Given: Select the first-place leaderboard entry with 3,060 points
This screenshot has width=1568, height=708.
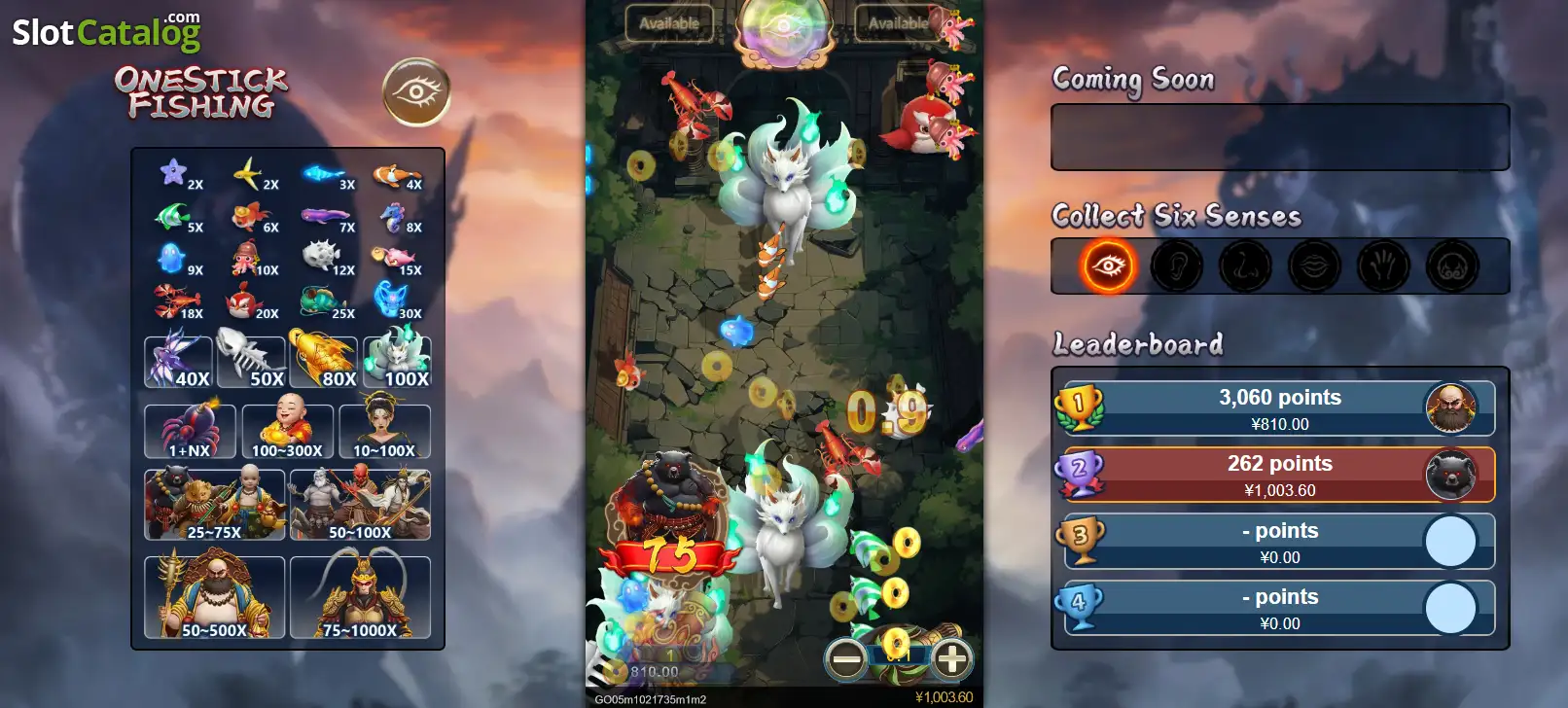Looking at the screenshot, I should click(x=1279, y=408).
